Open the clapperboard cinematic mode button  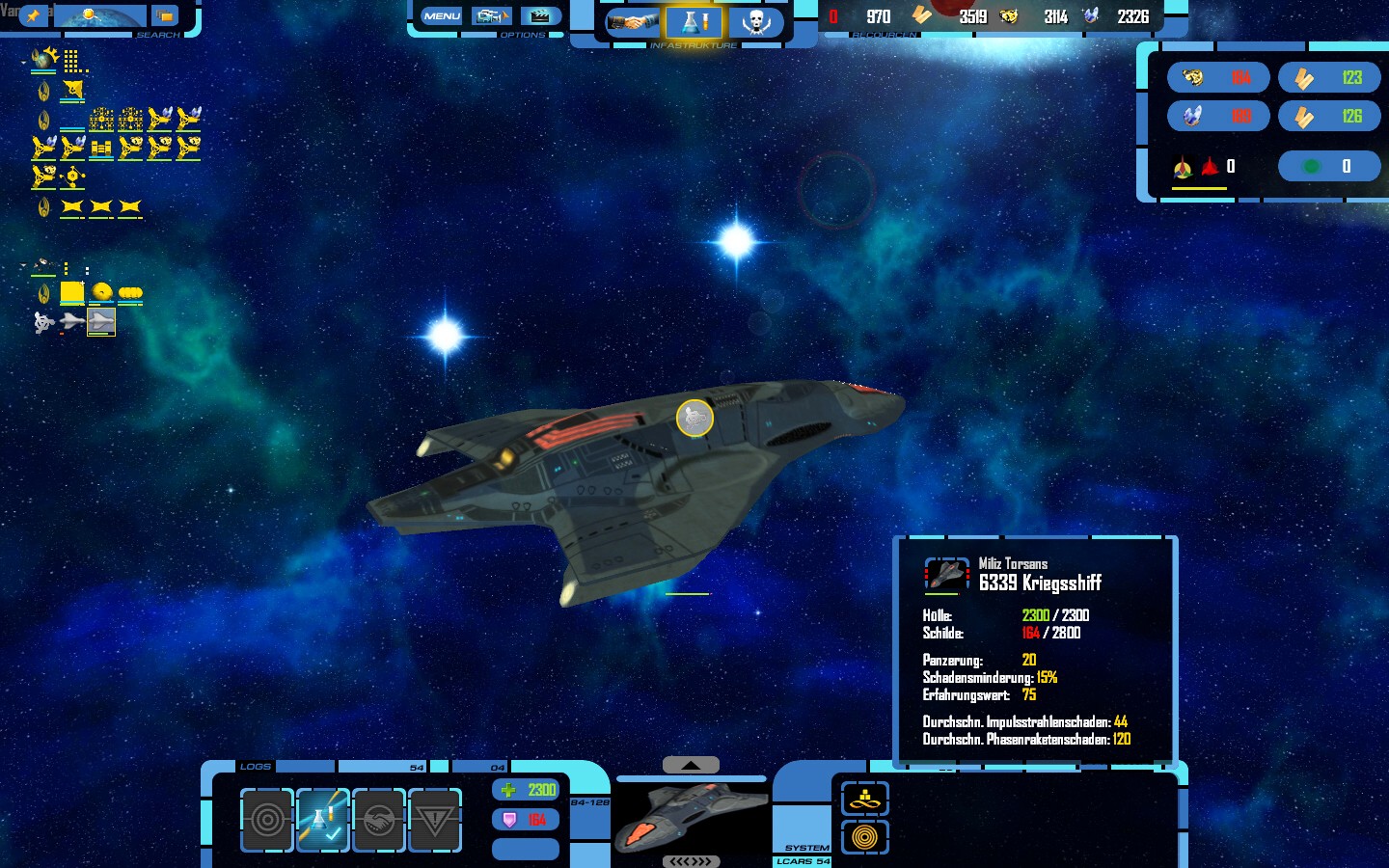point(541,16)
